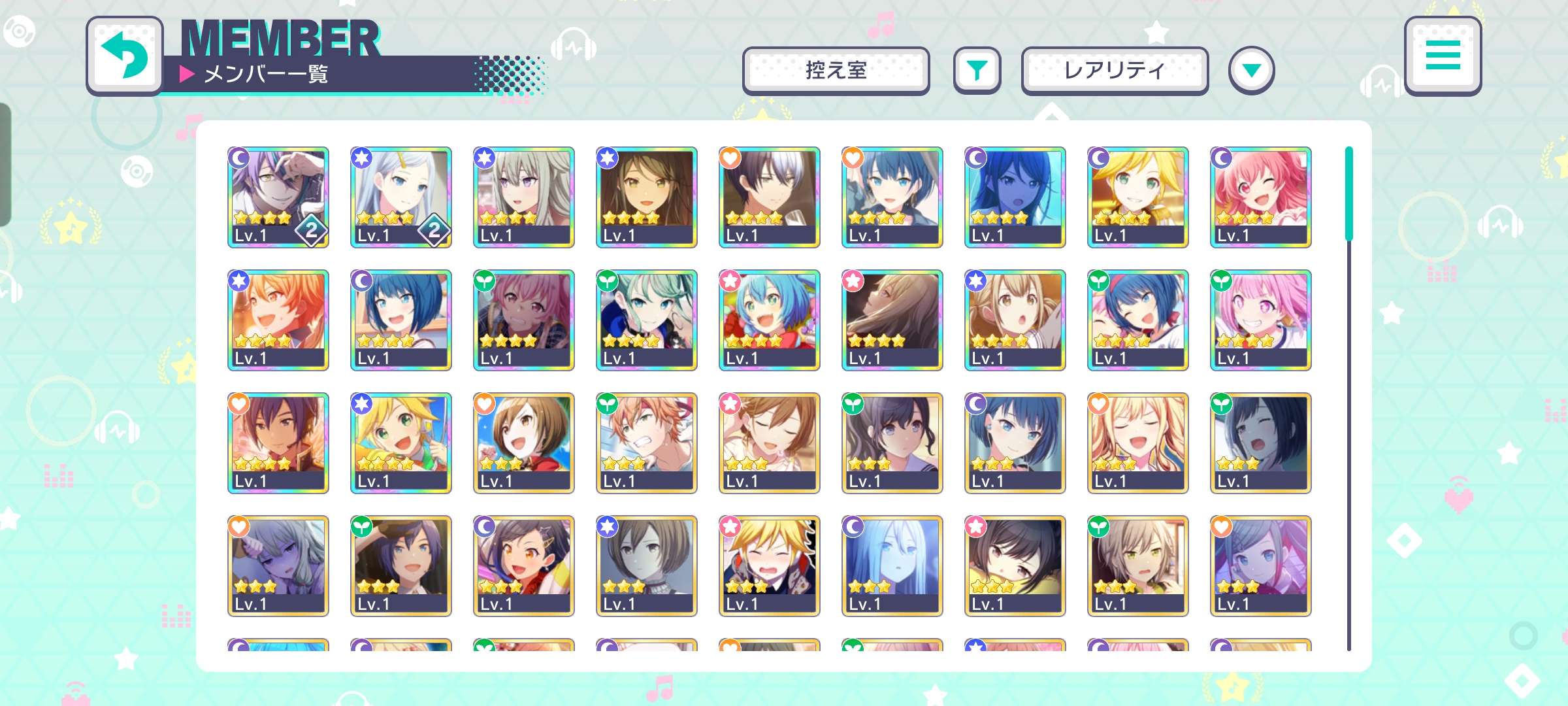This screenshot has height=706, width=1568.
Task: Choose the laughing blonde girl three-star card
Action: pyautogui.click(x=1138, y=443)
